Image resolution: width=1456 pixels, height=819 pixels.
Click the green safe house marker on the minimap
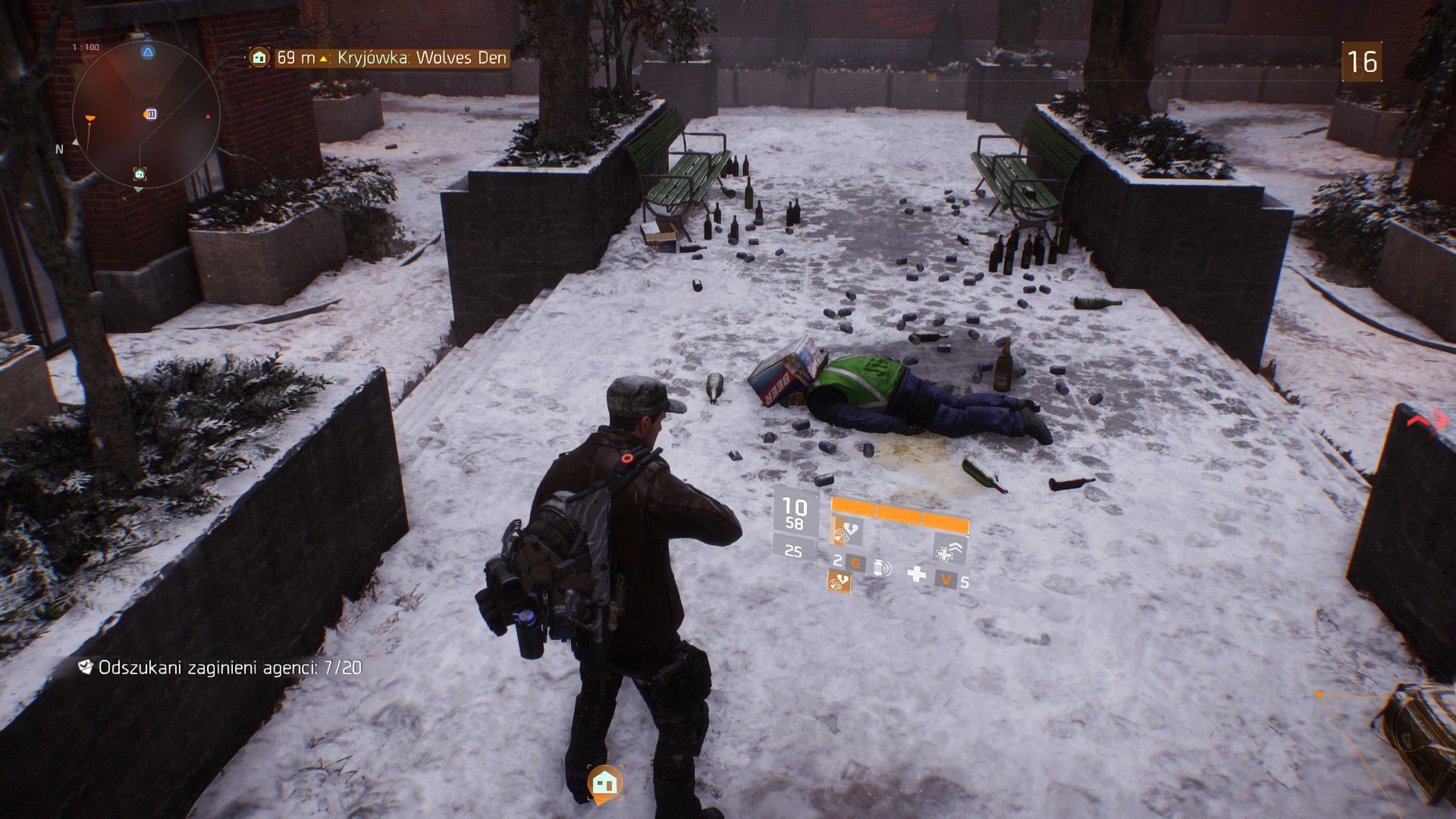coord(140,174)
